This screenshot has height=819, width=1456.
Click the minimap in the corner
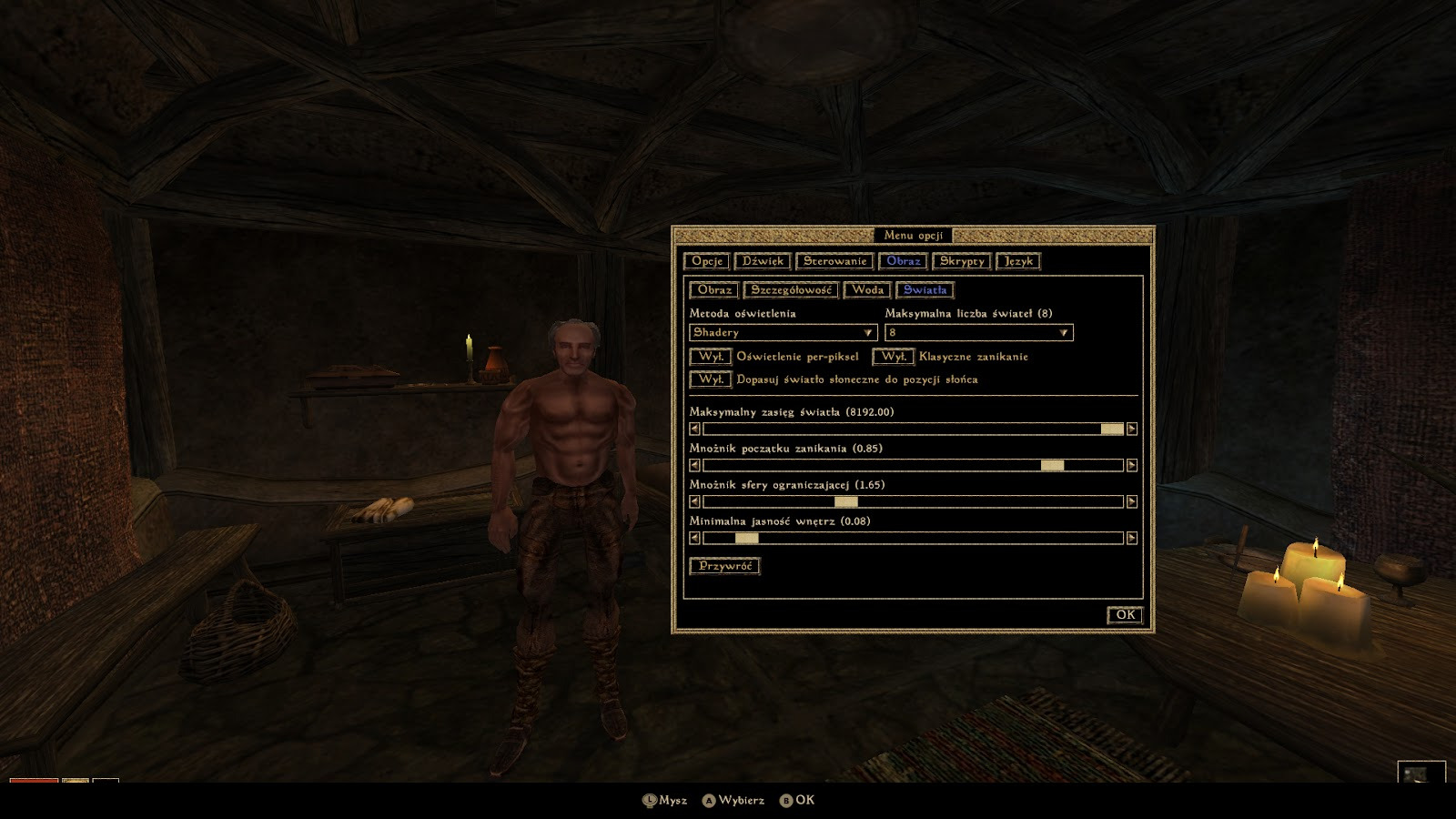tap(1421, 773)
